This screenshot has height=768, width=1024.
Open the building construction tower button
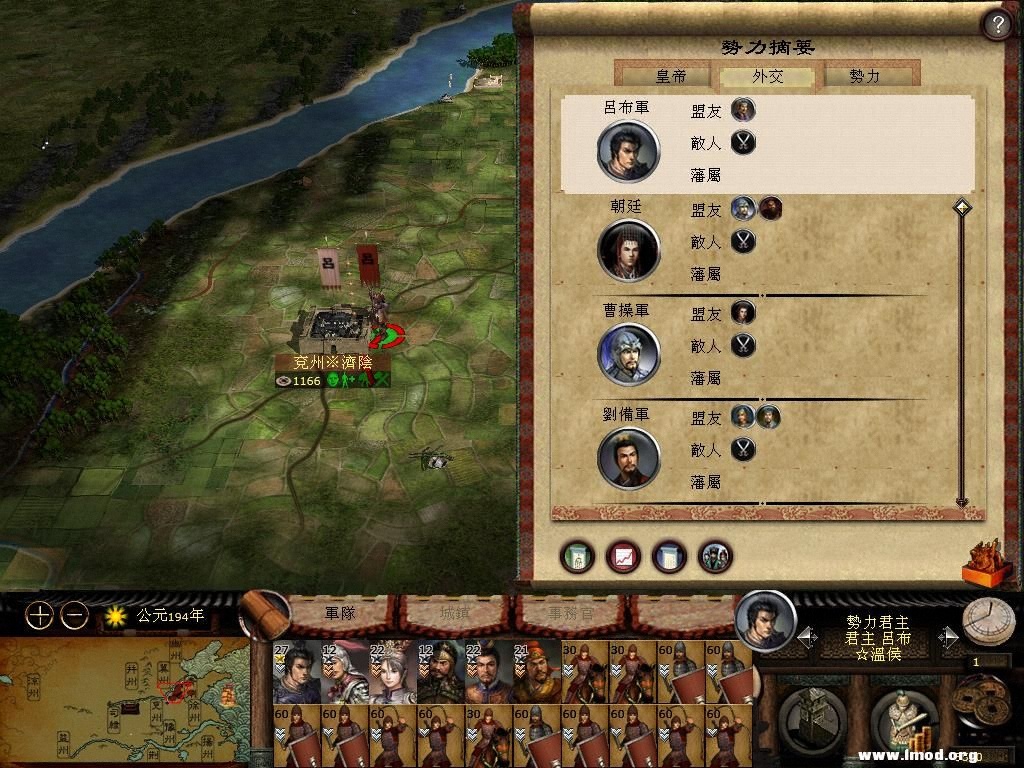(x=812, y=716)
